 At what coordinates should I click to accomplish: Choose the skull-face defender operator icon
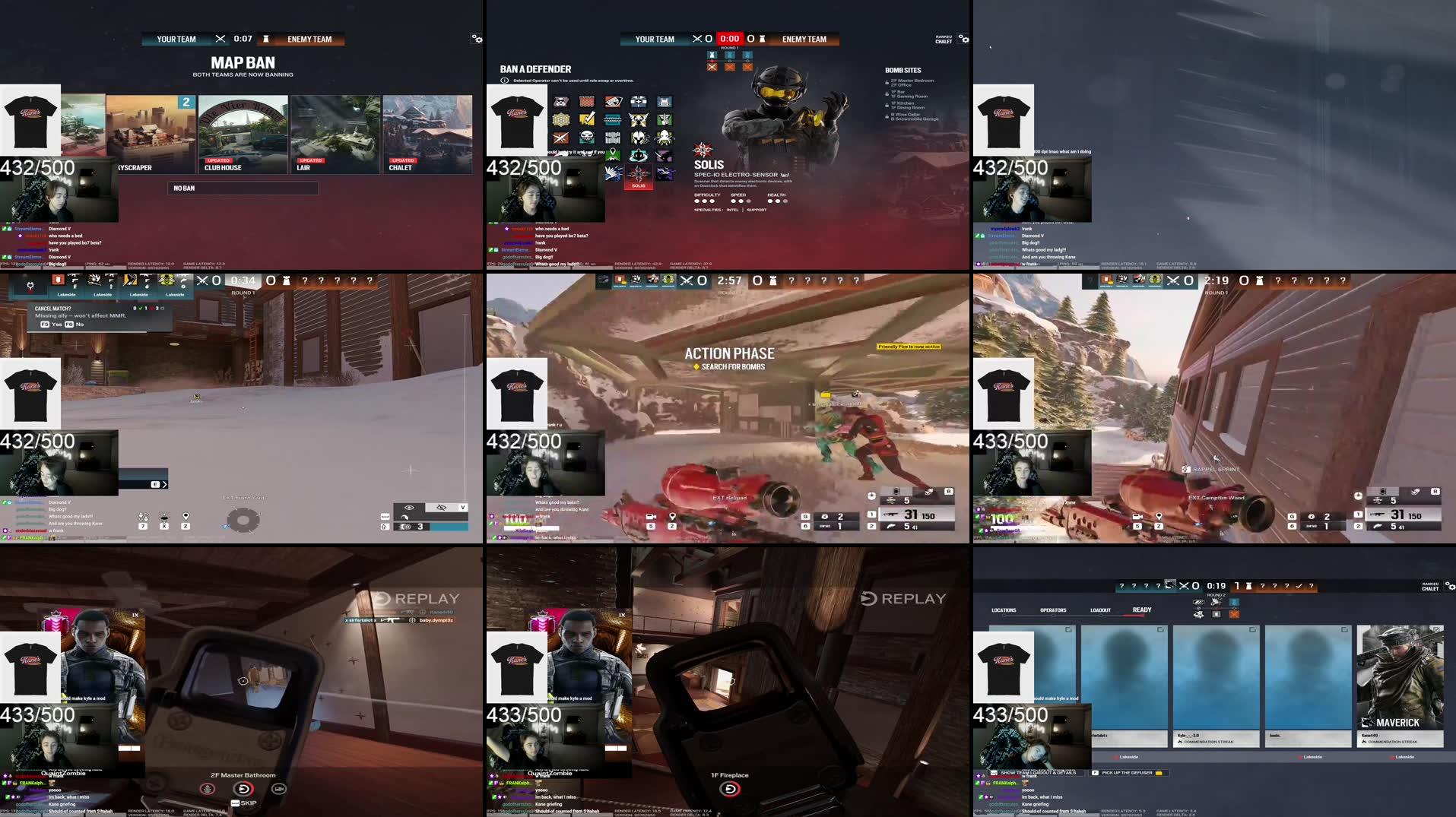coord(587,138)
